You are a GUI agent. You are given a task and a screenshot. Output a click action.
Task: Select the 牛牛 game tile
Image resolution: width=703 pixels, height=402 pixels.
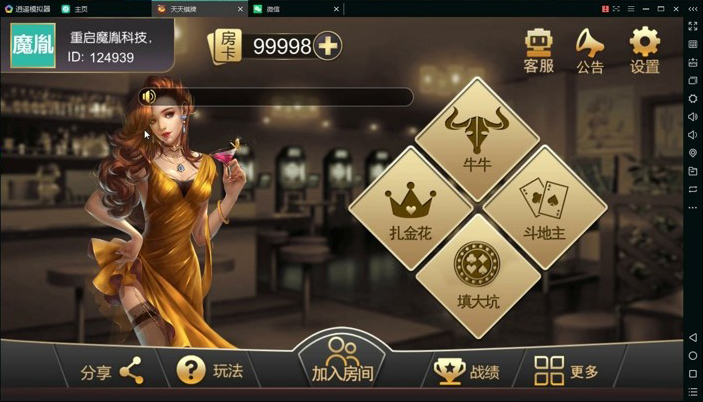(477, 140)
